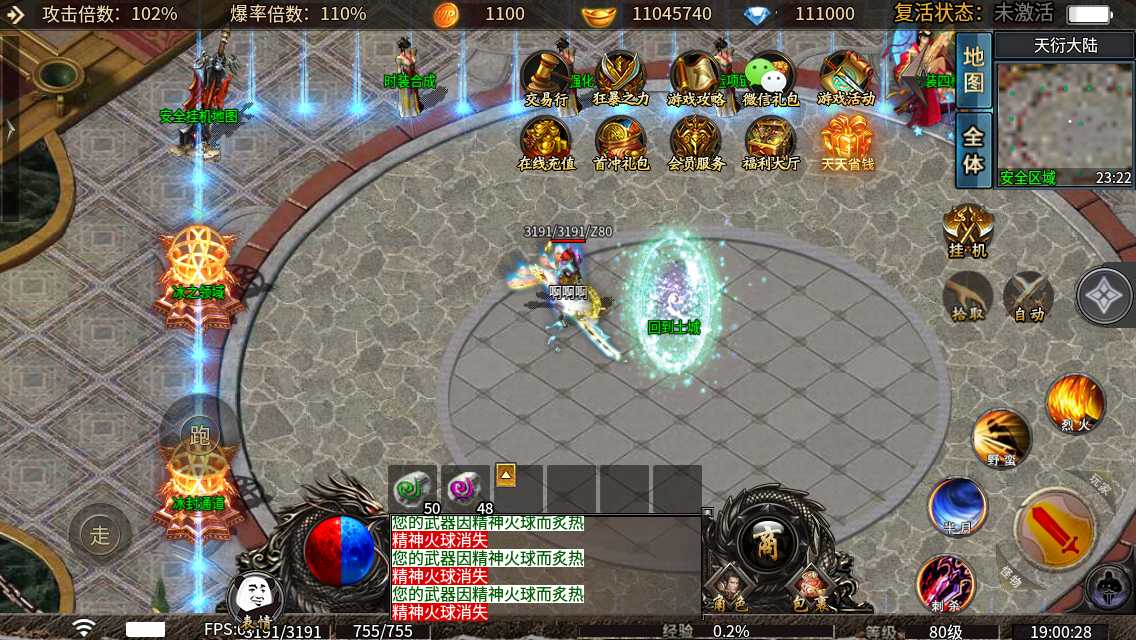Open 会员服务 member services
This screenshot has height=640, width=1136.
click(696, 141)
